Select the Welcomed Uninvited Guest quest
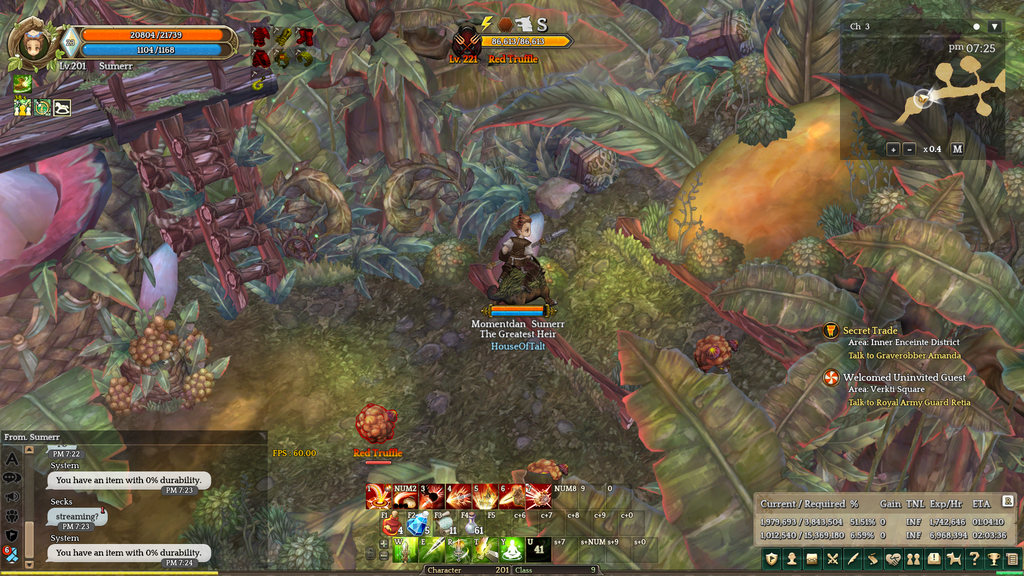Image resolution: width=1024 pixels, height=576 pixels. click(x=904, y=377)
